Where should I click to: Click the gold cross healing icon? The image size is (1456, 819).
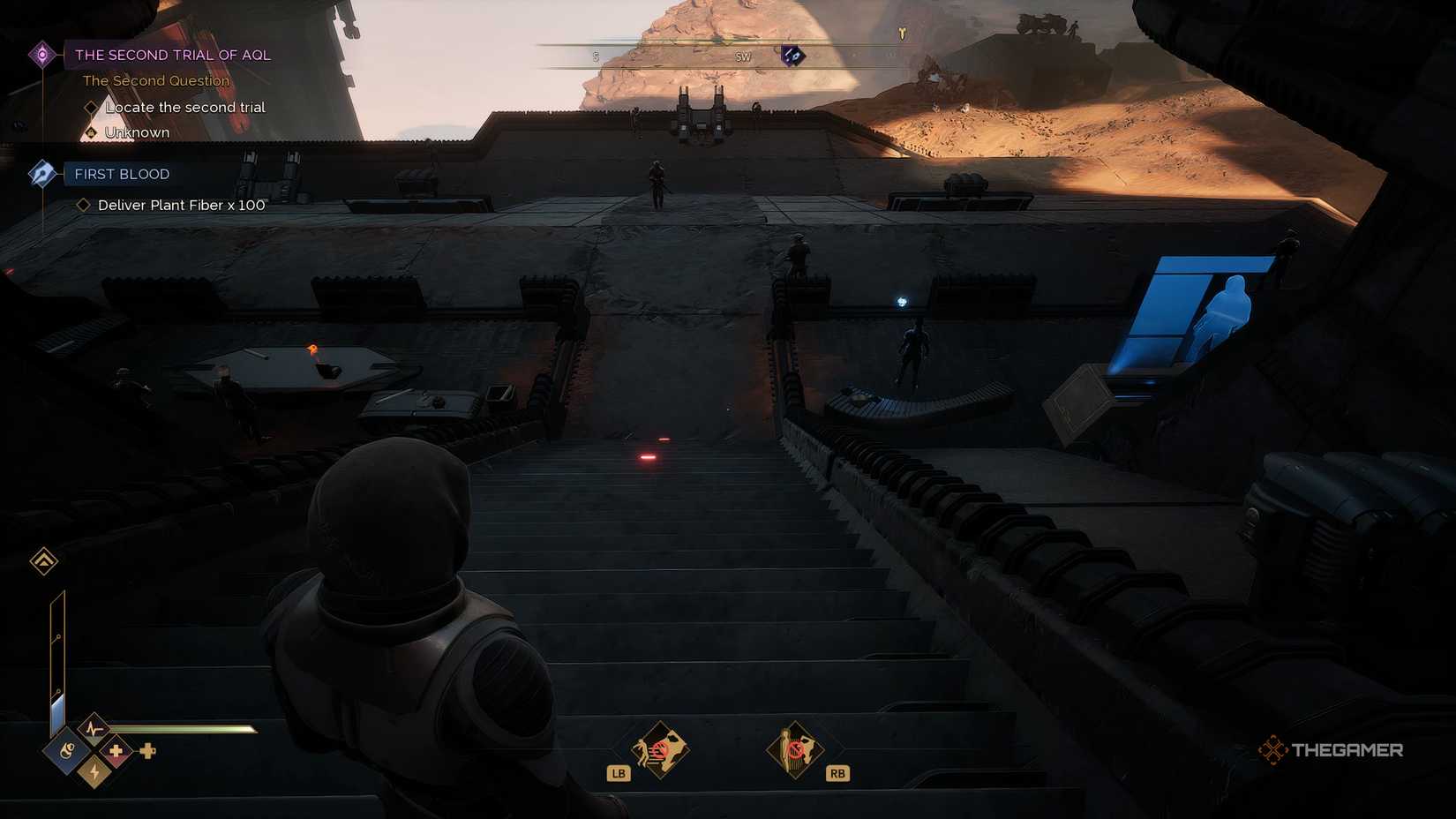point(117,750)
